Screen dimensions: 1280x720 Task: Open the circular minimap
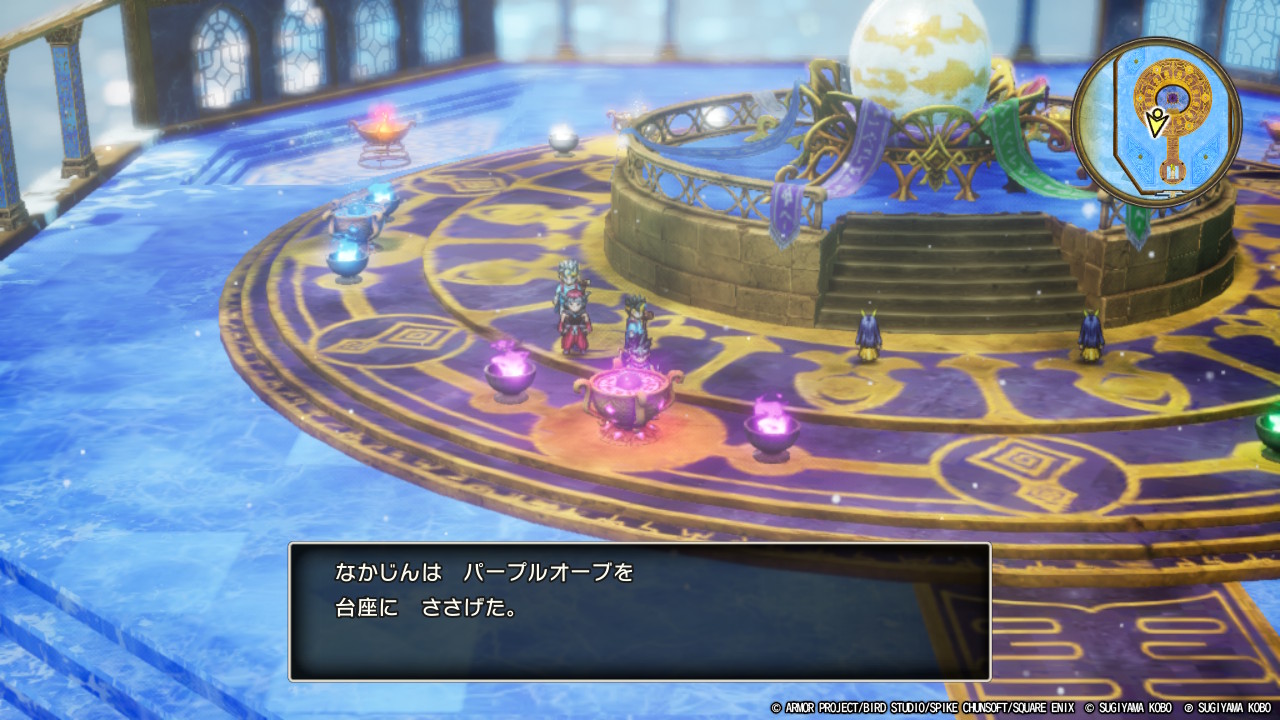1156,122
